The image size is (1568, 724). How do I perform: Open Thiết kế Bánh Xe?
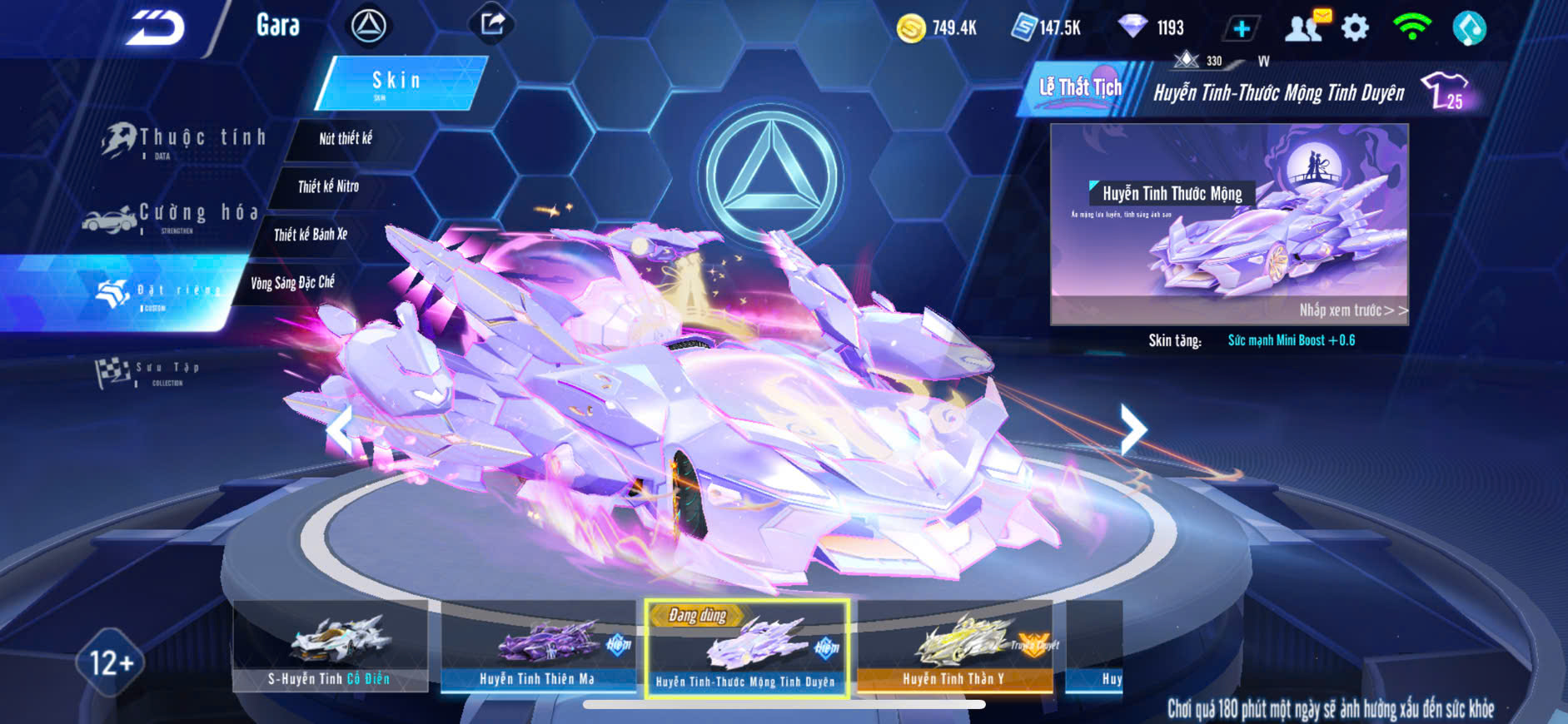311,235
